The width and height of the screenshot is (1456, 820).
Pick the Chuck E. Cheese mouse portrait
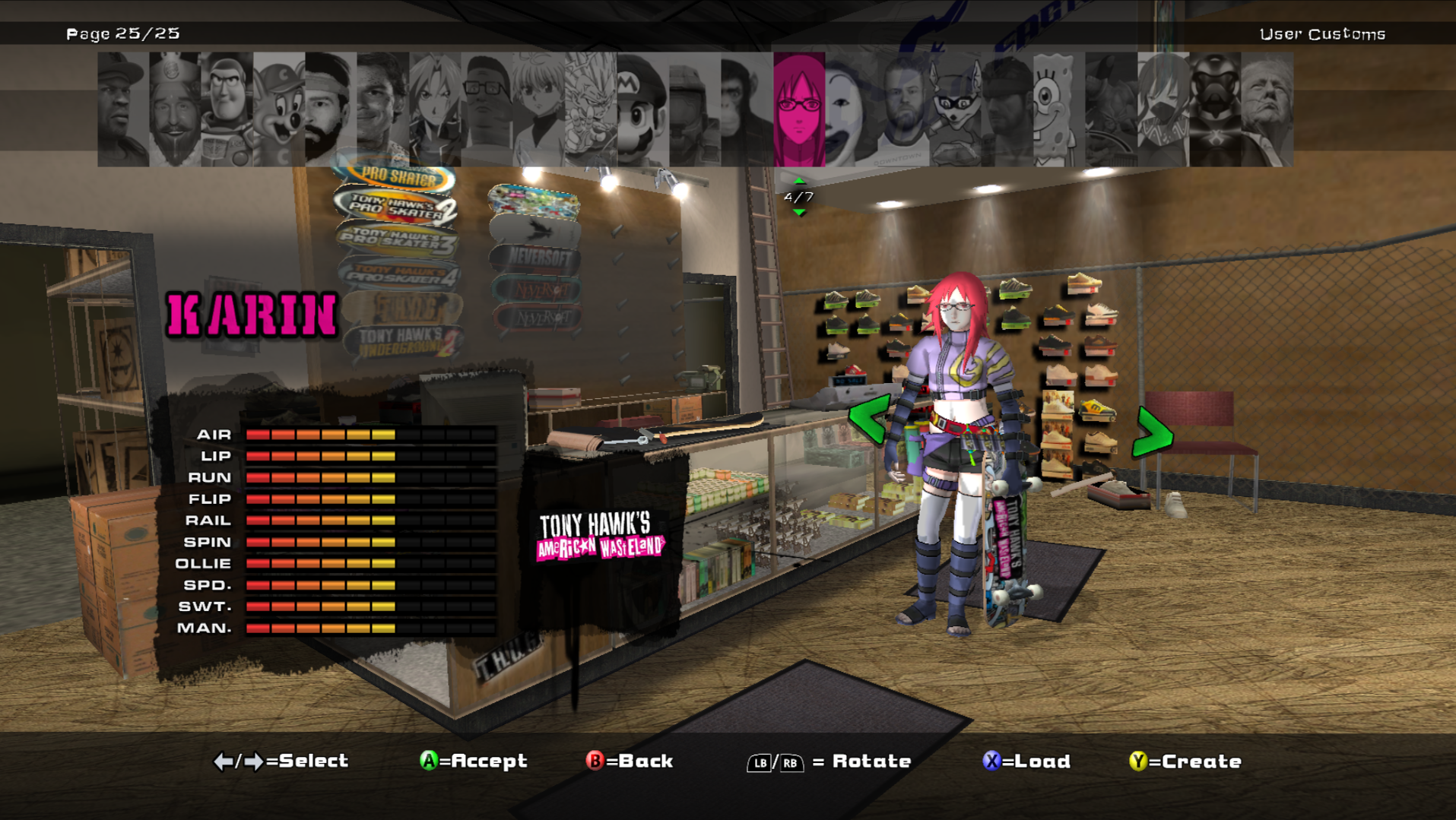click(279, 109)
